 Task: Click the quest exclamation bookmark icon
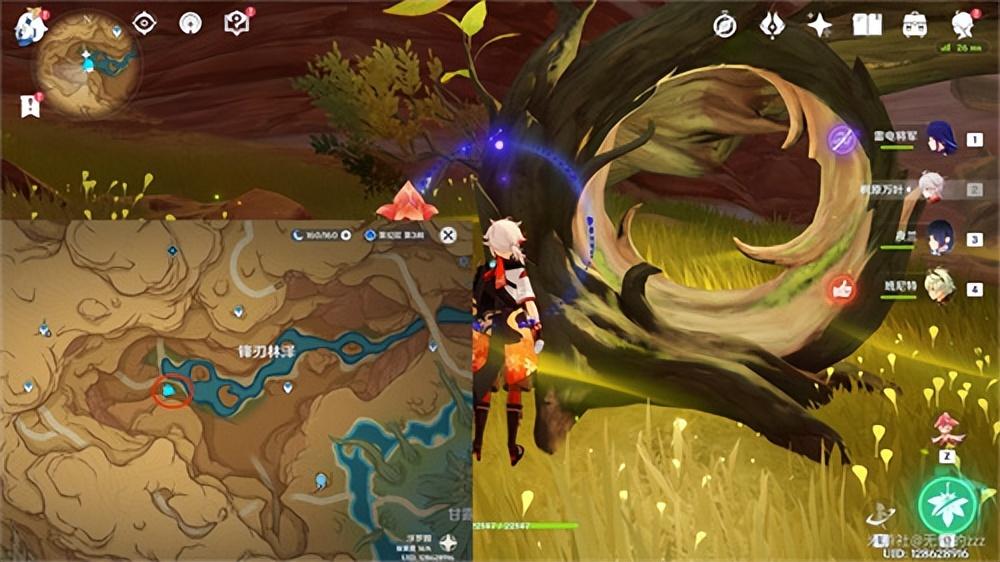(28, 105)
